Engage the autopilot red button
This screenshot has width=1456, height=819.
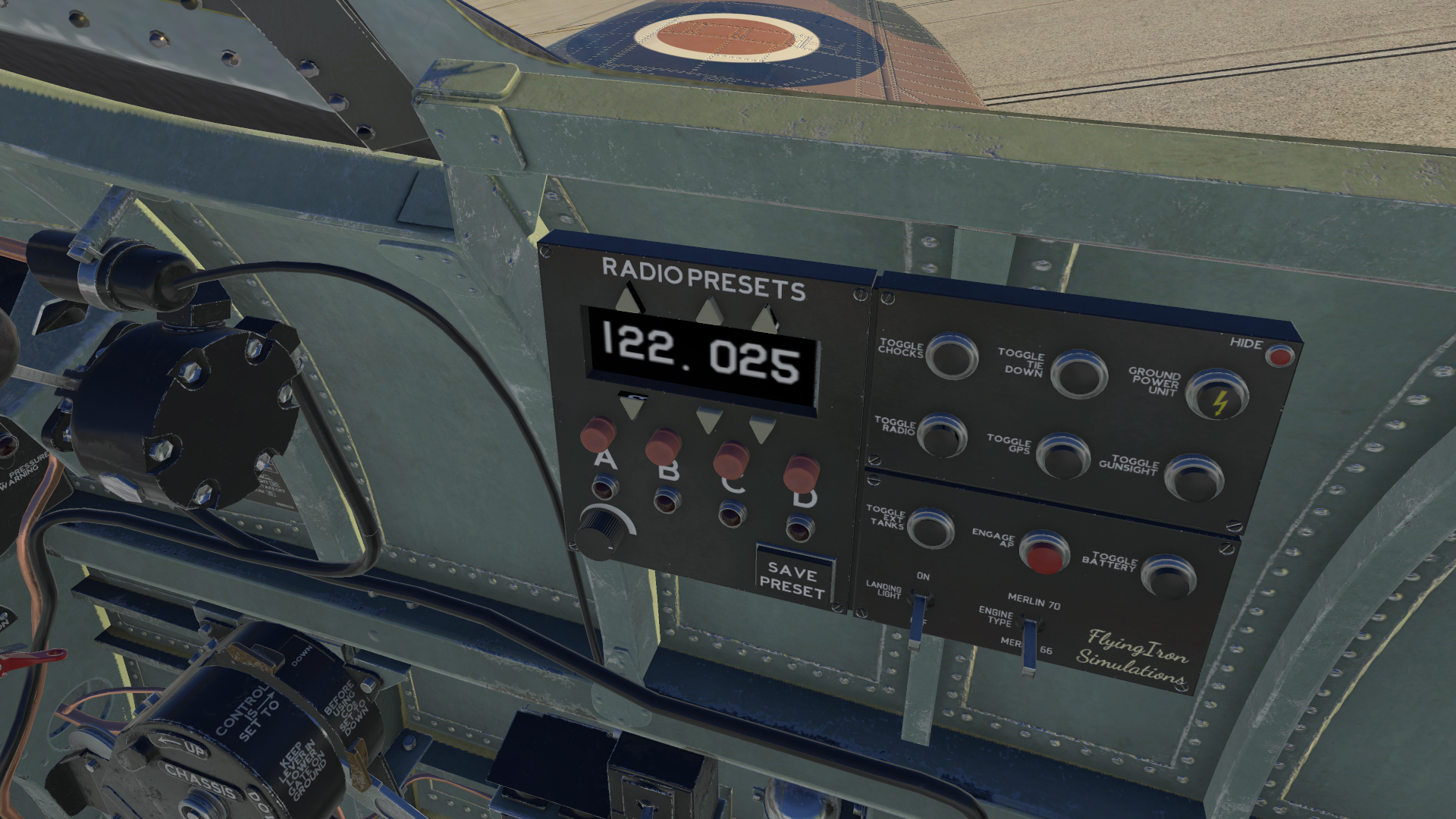point(1044,552)
